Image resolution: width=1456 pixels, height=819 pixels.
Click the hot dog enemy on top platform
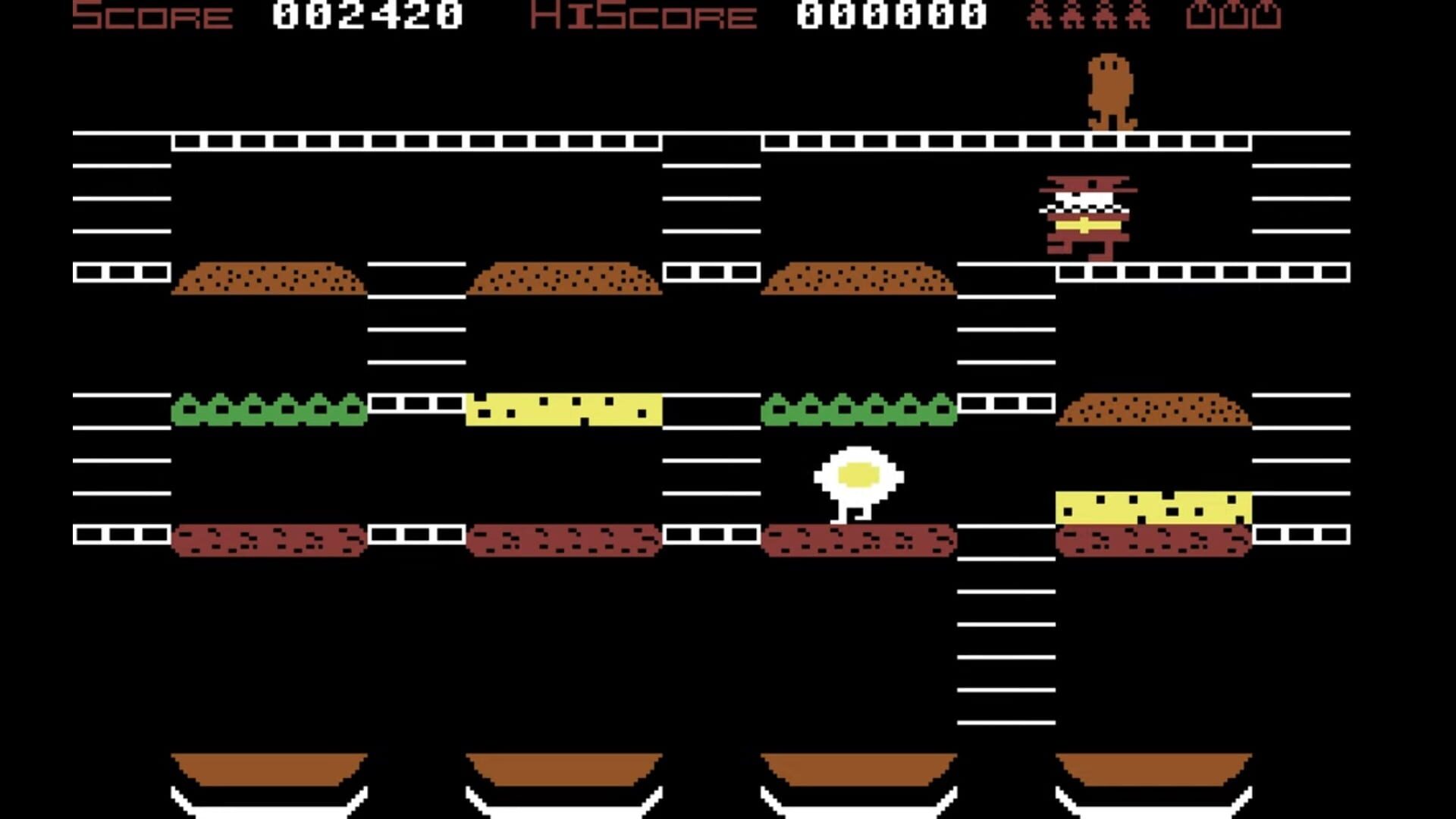[x=1109, y=87]
